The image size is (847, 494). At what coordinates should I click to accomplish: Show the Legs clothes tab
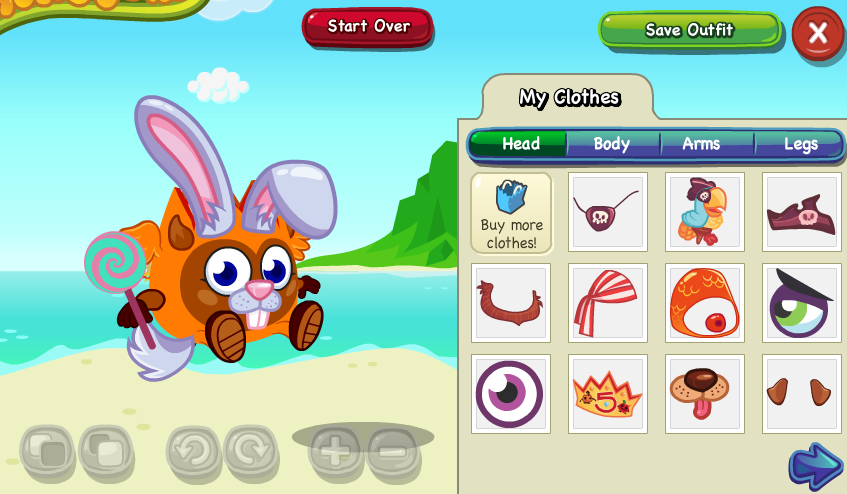tap(800, 144)
